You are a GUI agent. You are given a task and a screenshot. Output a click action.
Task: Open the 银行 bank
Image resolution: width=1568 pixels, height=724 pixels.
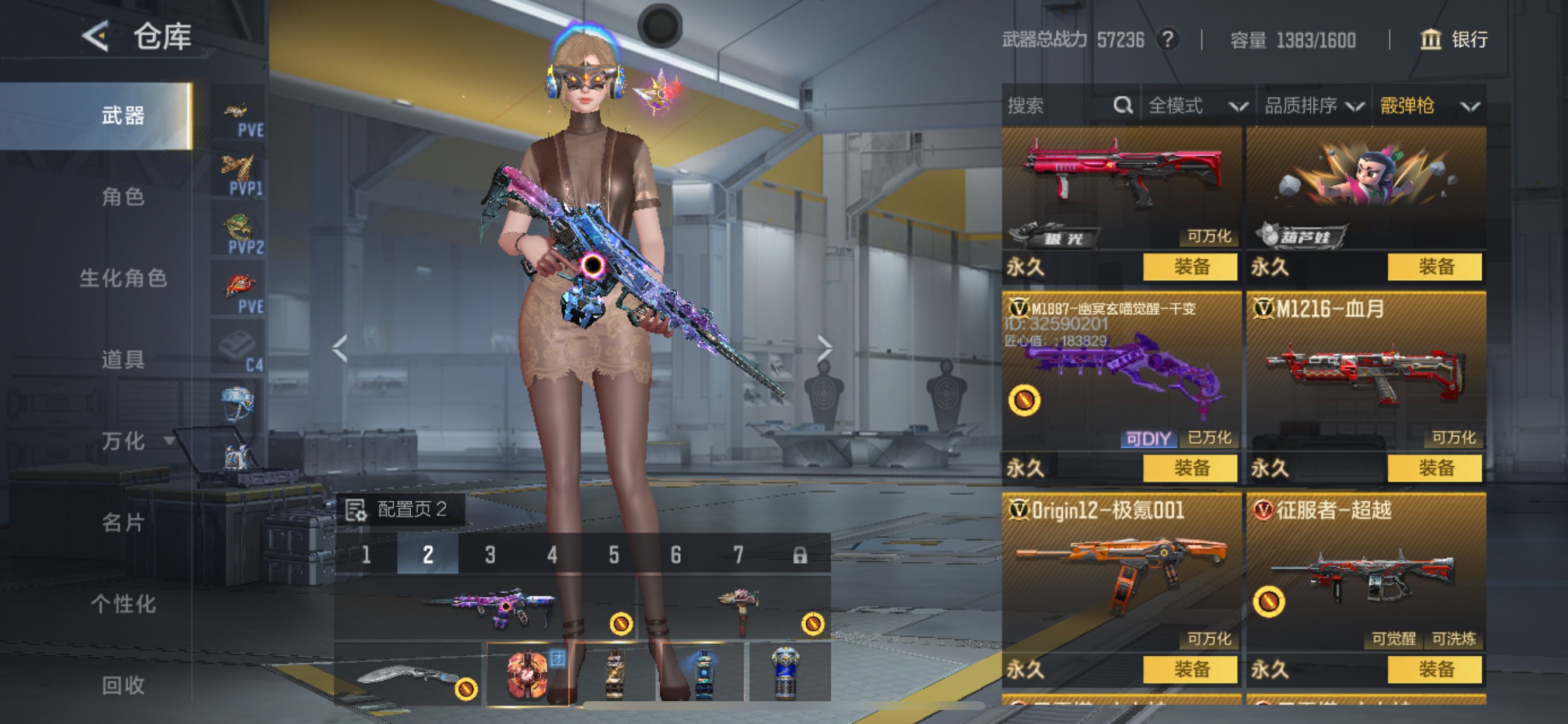point(1455,40)
